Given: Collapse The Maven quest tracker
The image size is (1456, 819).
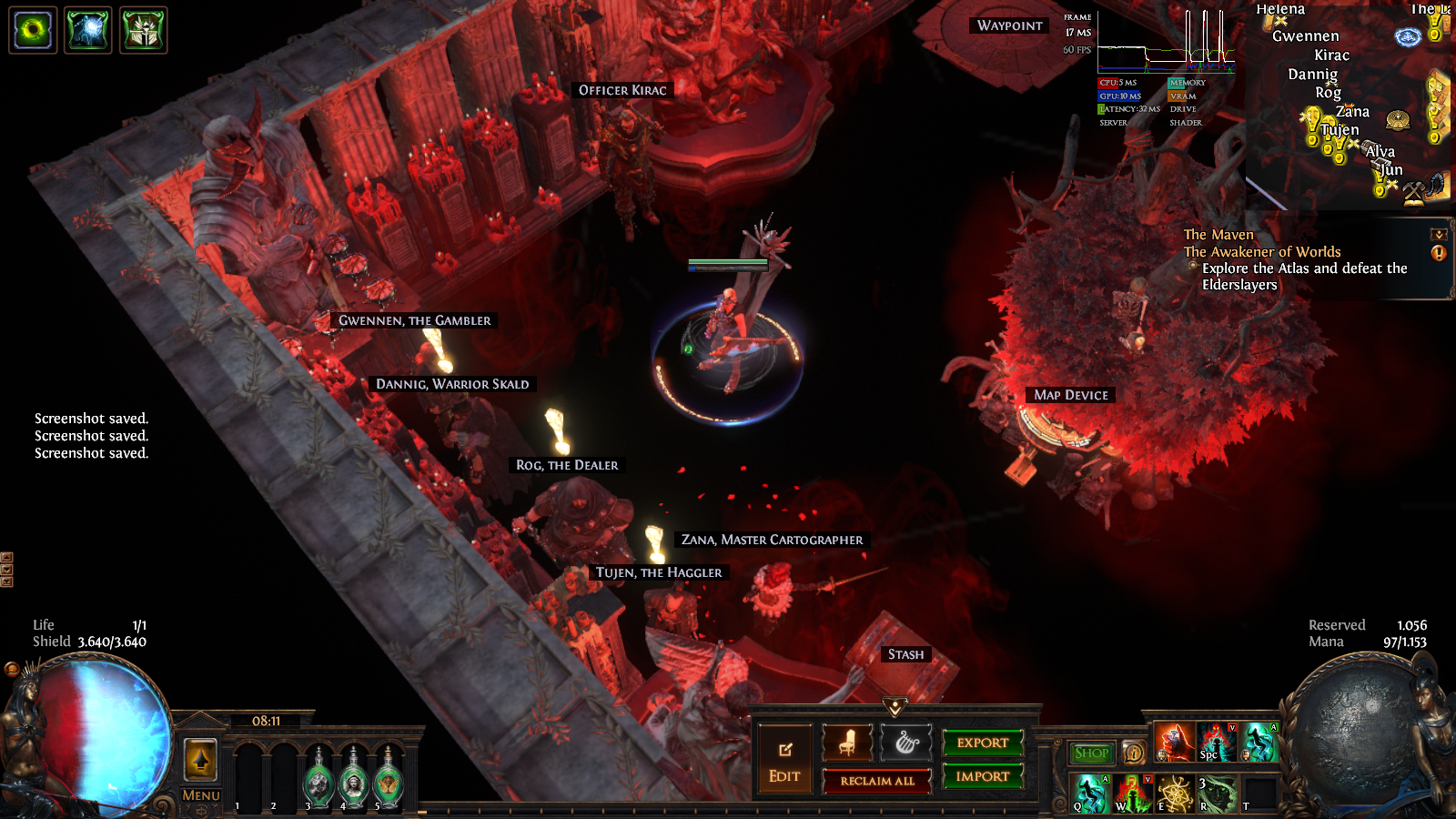Looking at the screenshot, I should 1439,235.
